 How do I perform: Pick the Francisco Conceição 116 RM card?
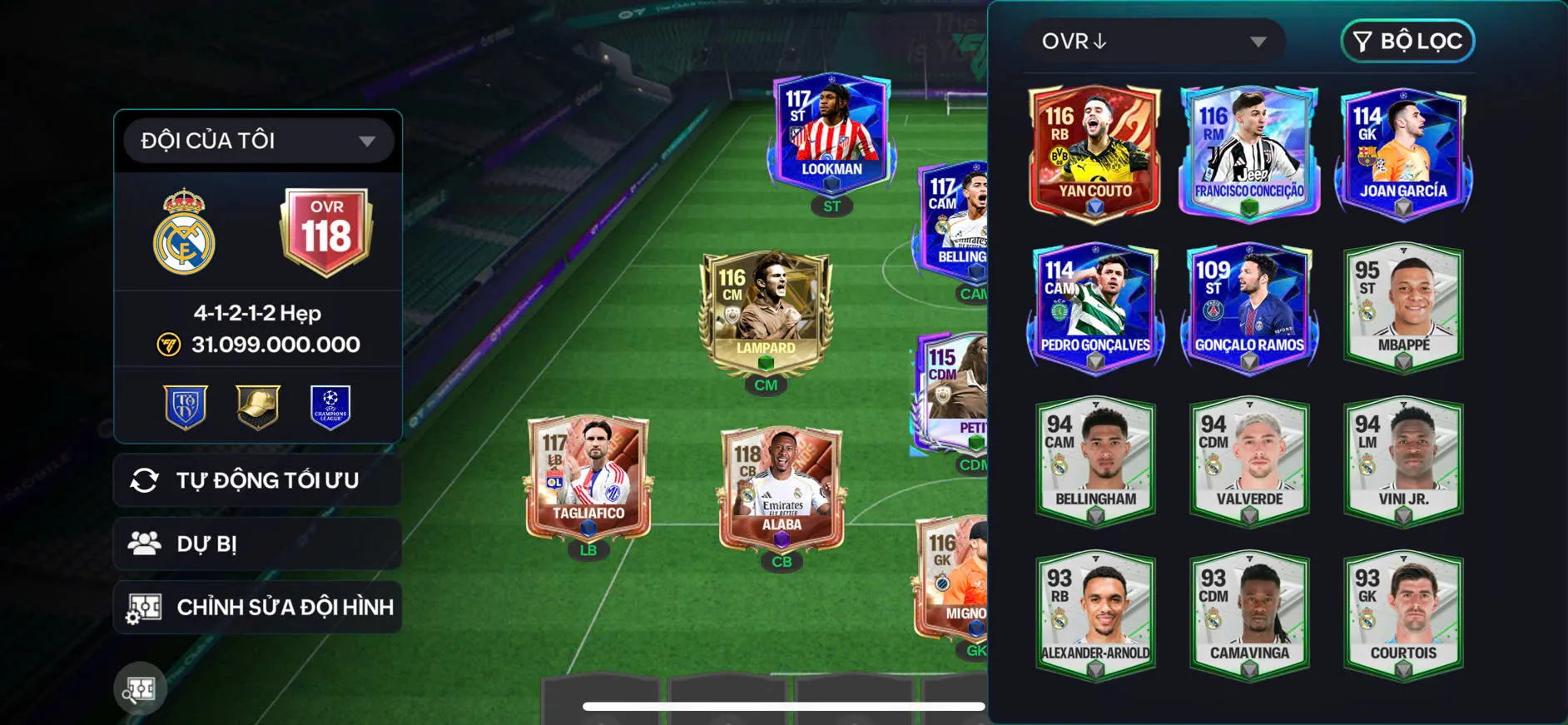(x=1249, y=154)
